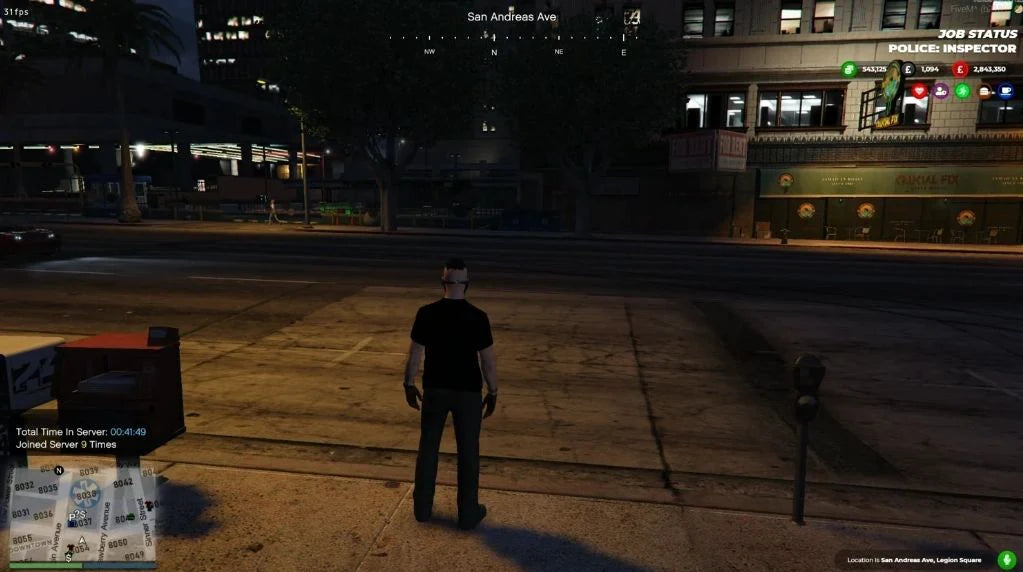This screenshot has width=1023, height=572.
Task: Select the red heart health icon
Action: (919, 91)
